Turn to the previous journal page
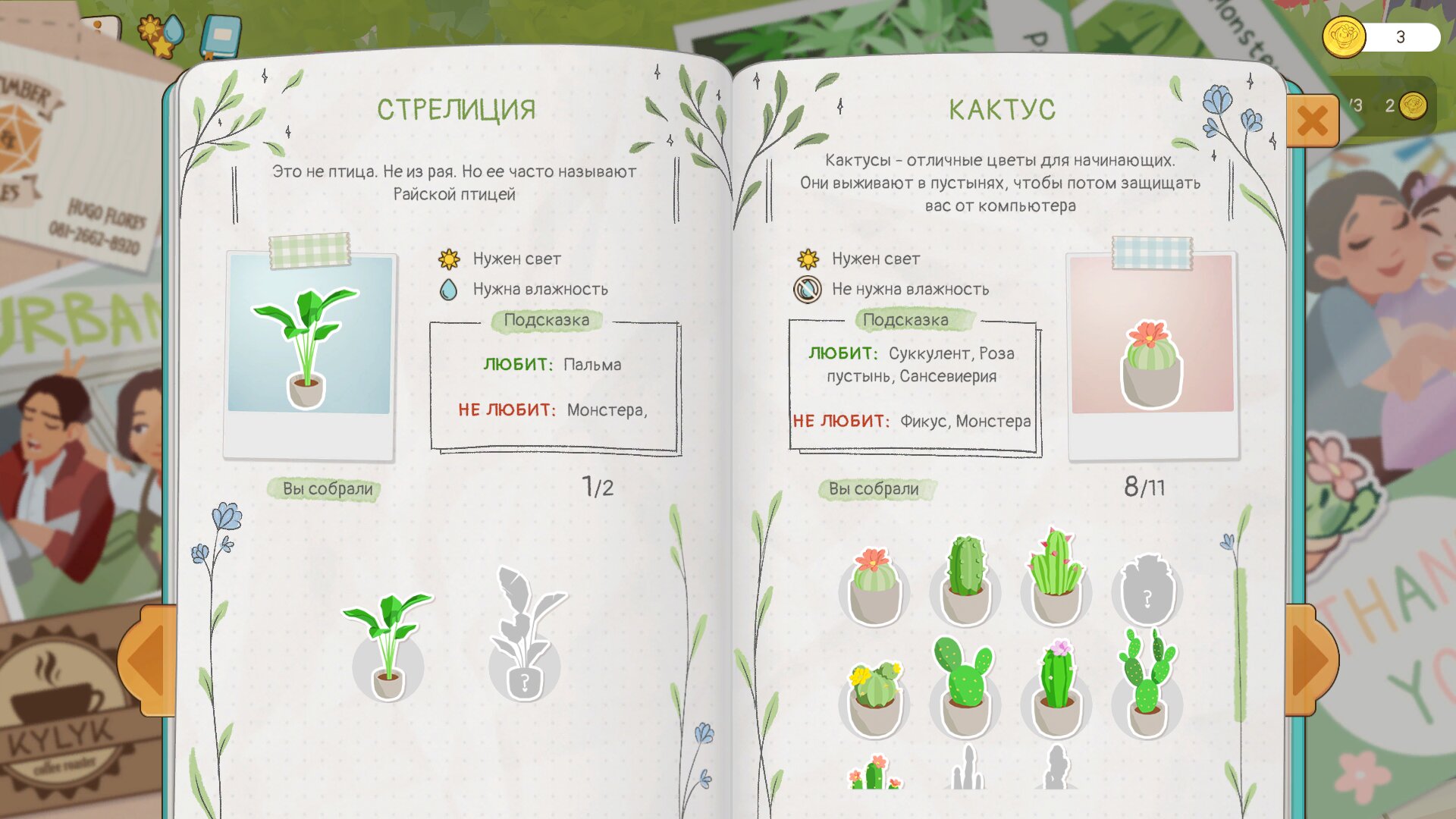The width and height of the screenshot is (1456, 819). point(147,660)
